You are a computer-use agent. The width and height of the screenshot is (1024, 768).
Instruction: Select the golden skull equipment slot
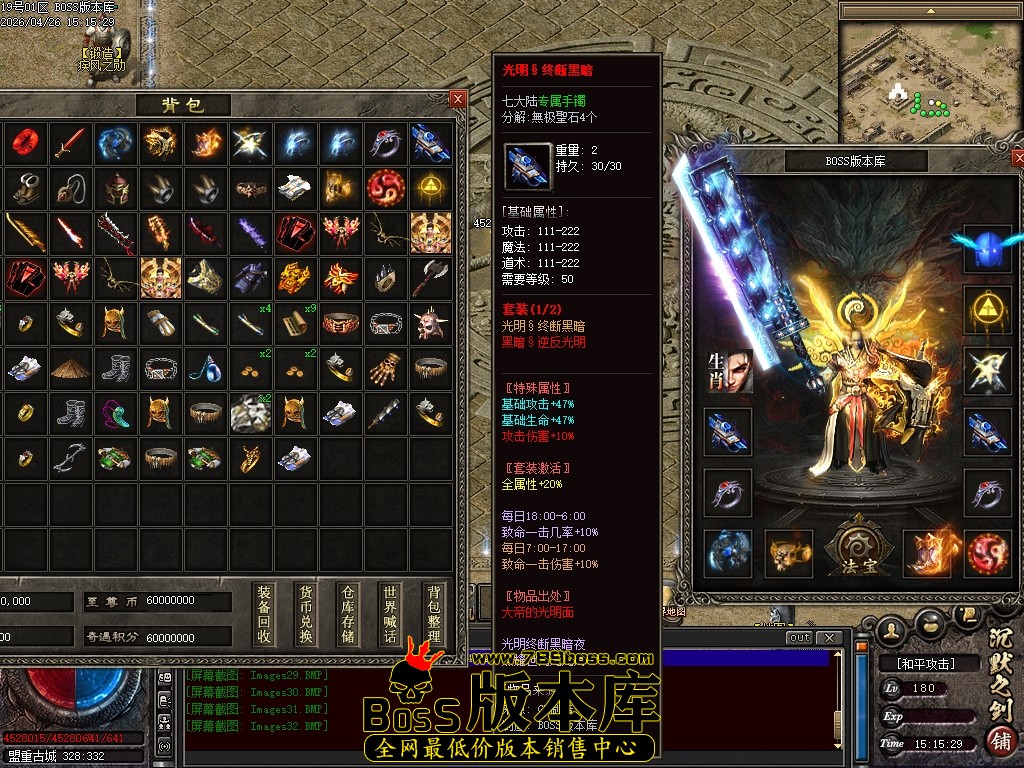[x=789, y=553]
